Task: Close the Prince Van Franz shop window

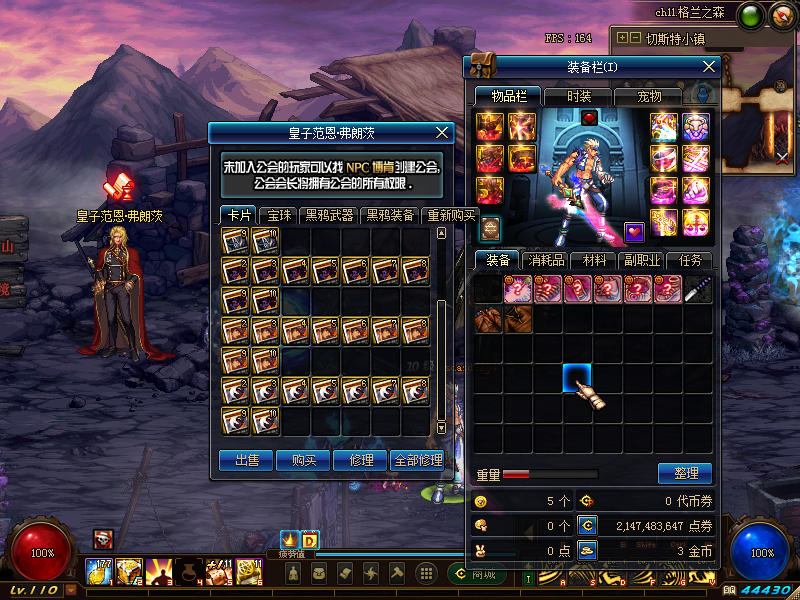Action: point(443,132)
